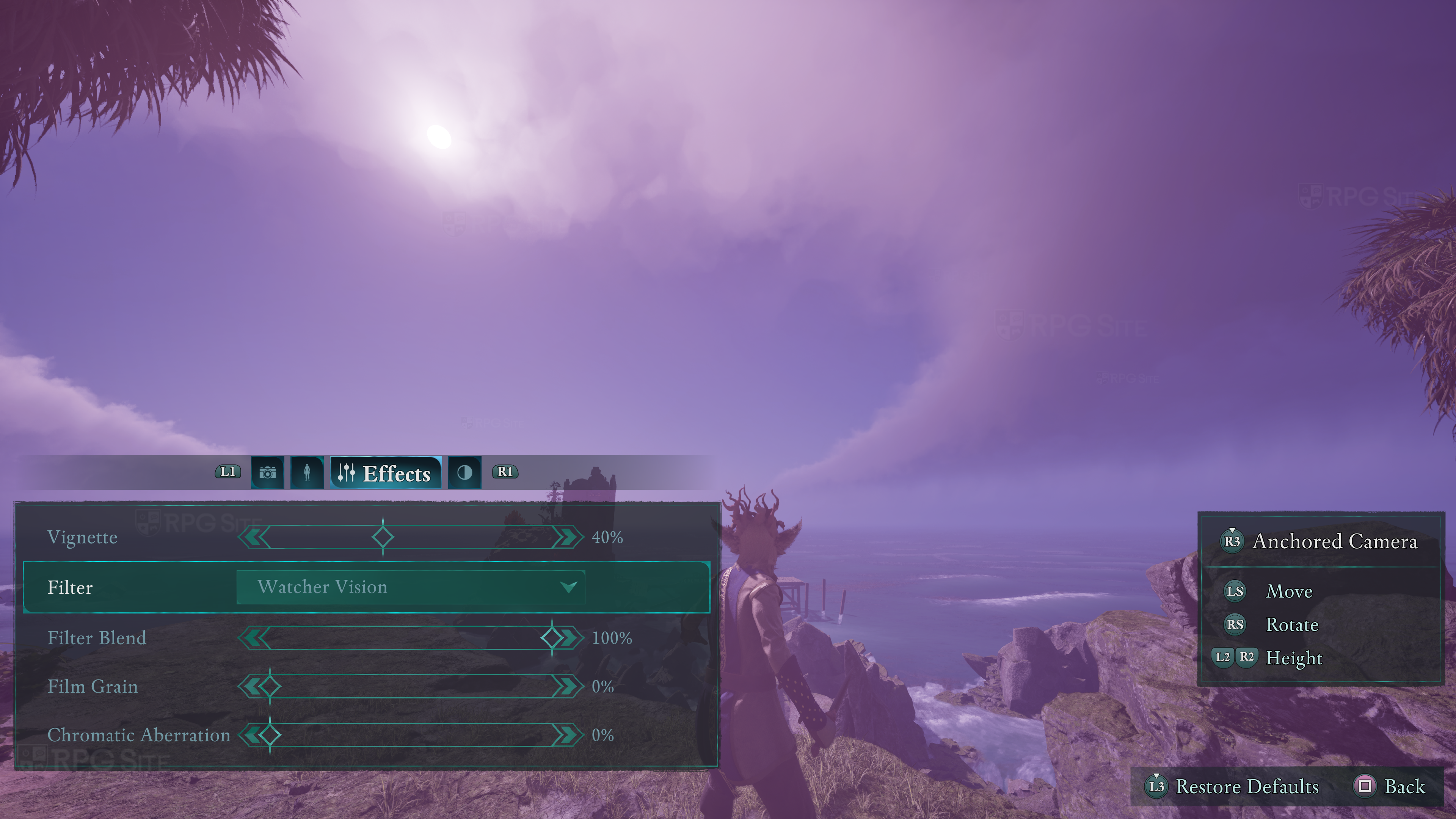Image resolution: width=1456 pixels, height=819 pixels.
Task: Click the Vignette slider handle
Action: [383, 537]
